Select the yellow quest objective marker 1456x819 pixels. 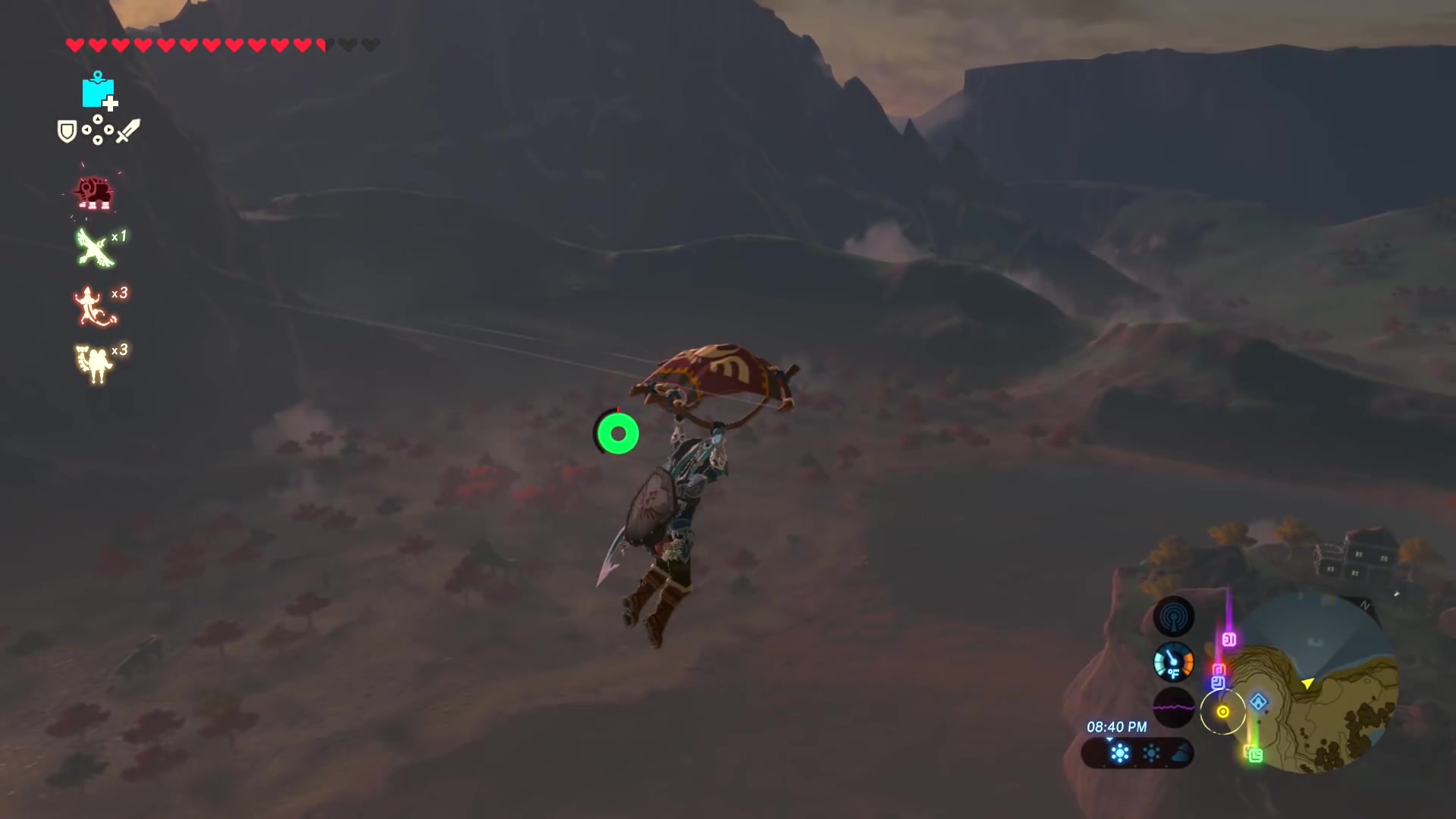pyautogui.click(x=1222, y=711)
